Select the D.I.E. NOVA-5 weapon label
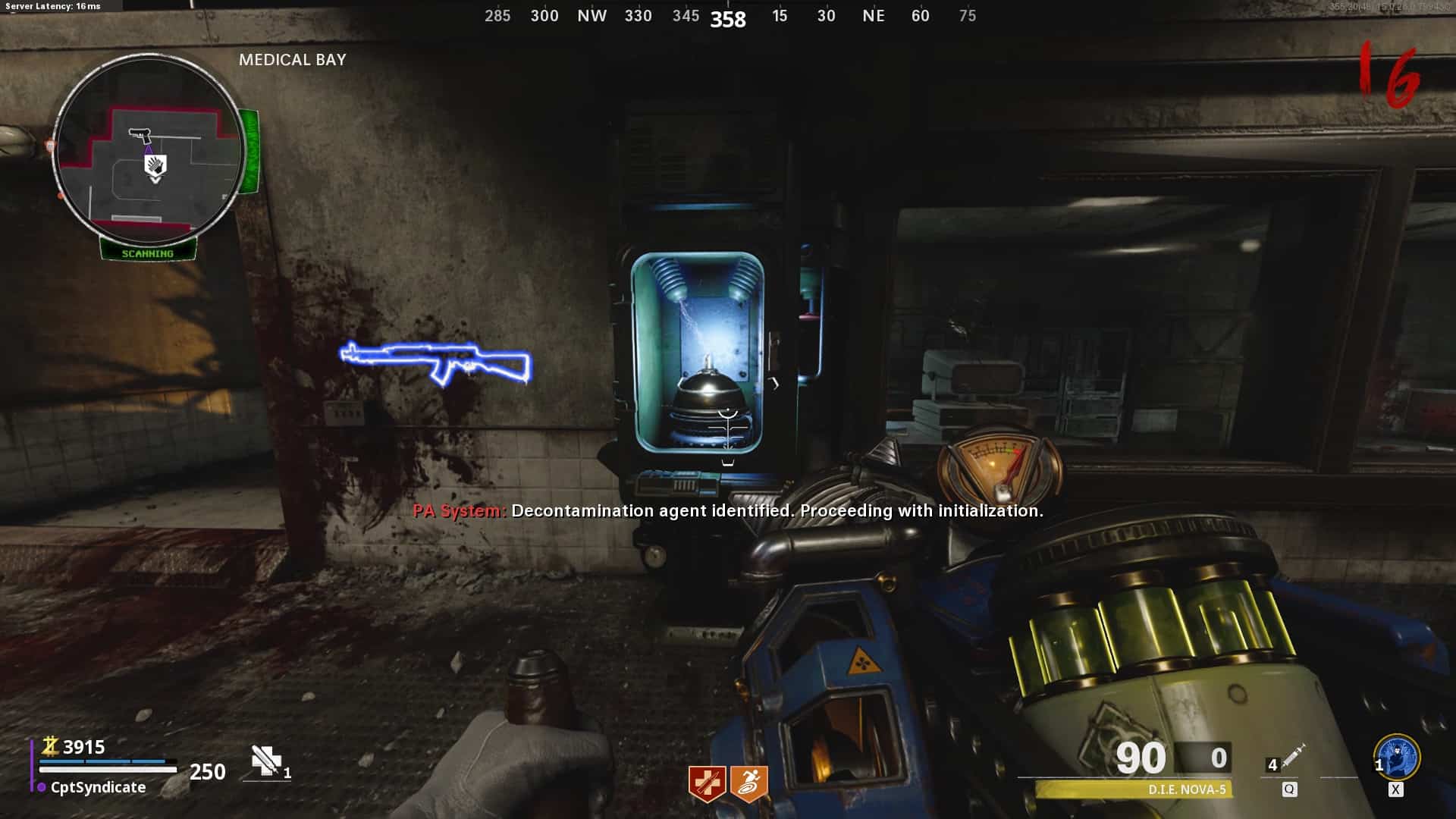The image size is (1456, 819). click(1187, 790)
